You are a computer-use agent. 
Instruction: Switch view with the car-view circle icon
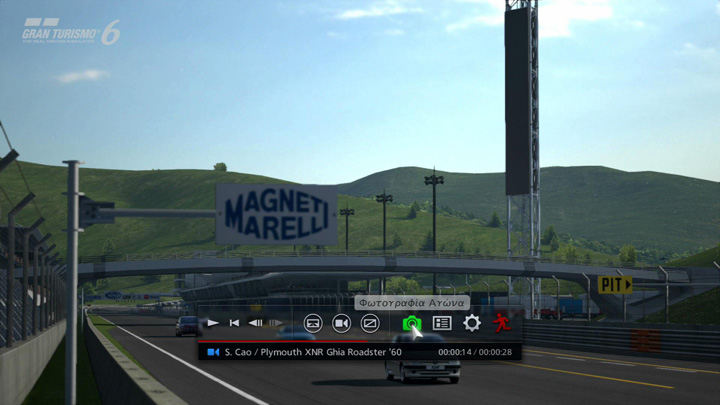pyautogui.click(x=313, y=323)
